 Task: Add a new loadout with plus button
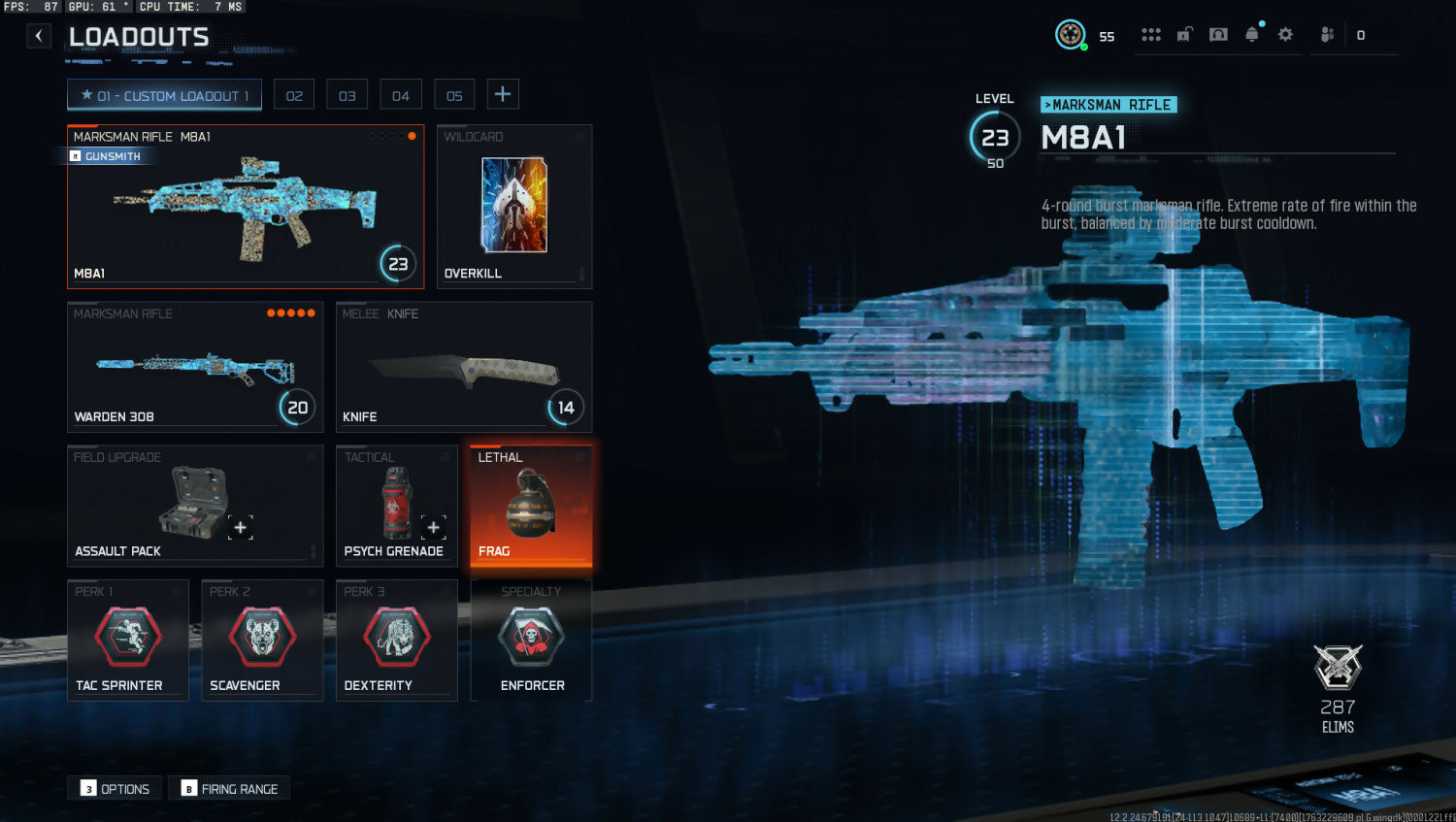503,94
